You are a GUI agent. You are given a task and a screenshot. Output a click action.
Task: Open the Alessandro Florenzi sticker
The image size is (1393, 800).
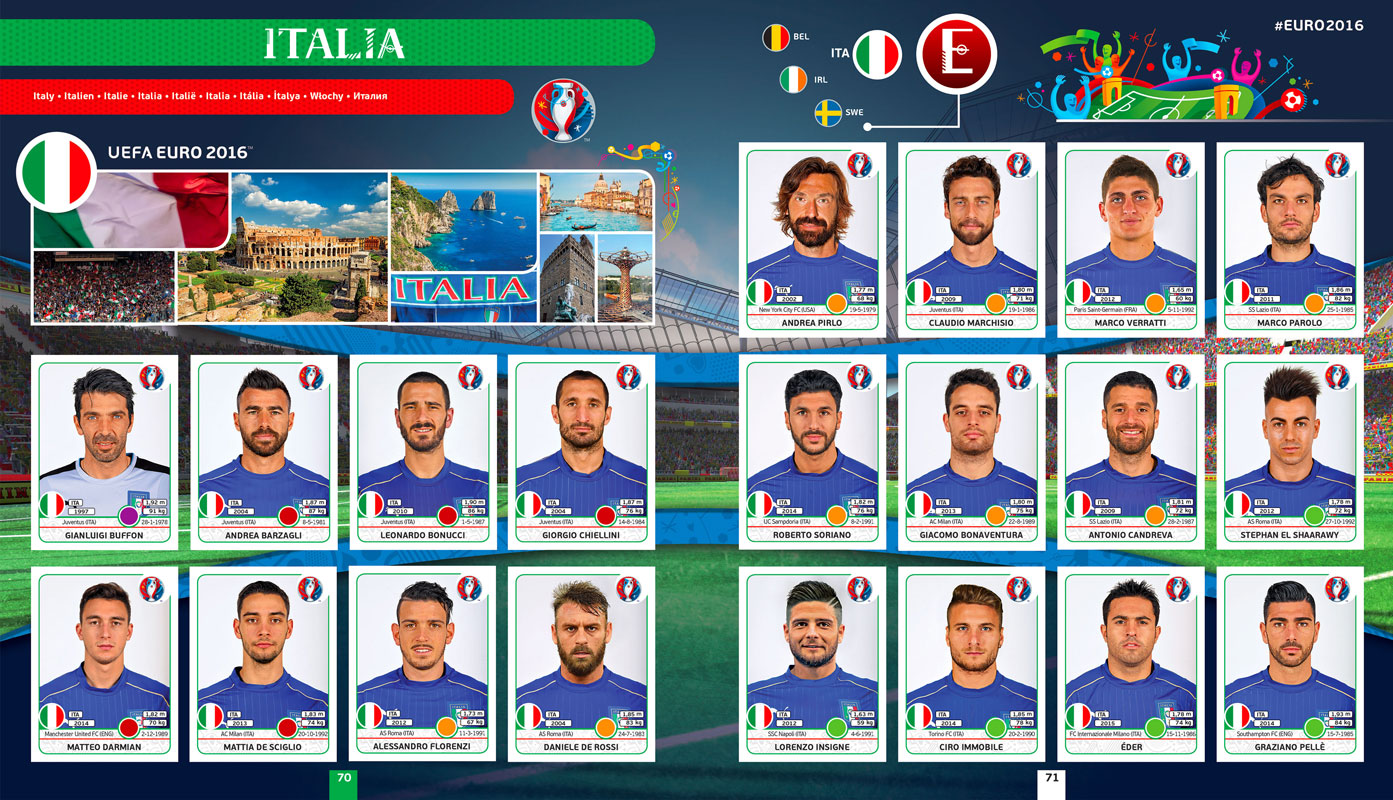coord(423,662)
